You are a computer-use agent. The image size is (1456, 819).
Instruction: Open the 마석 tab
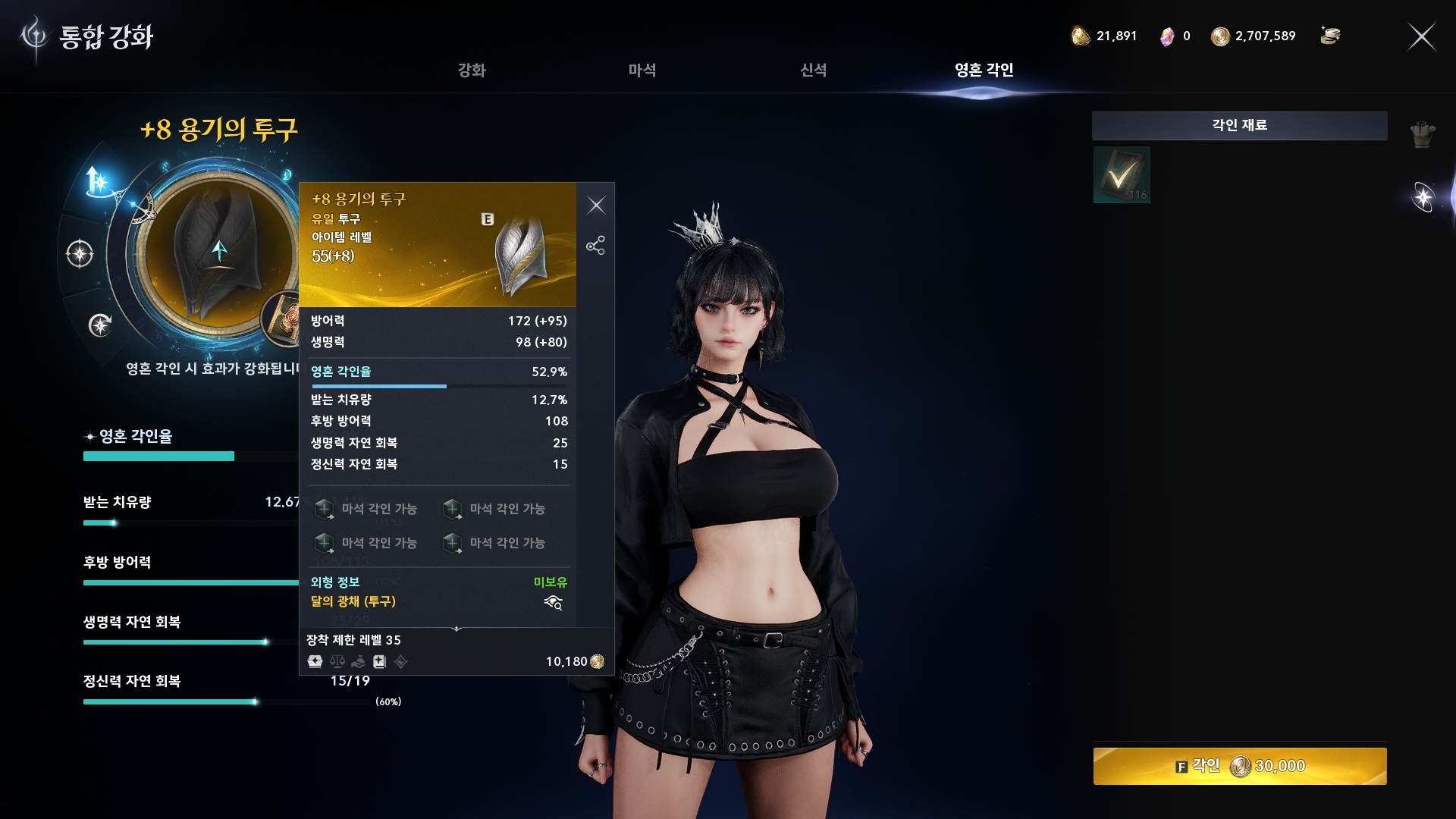[642, 71]
